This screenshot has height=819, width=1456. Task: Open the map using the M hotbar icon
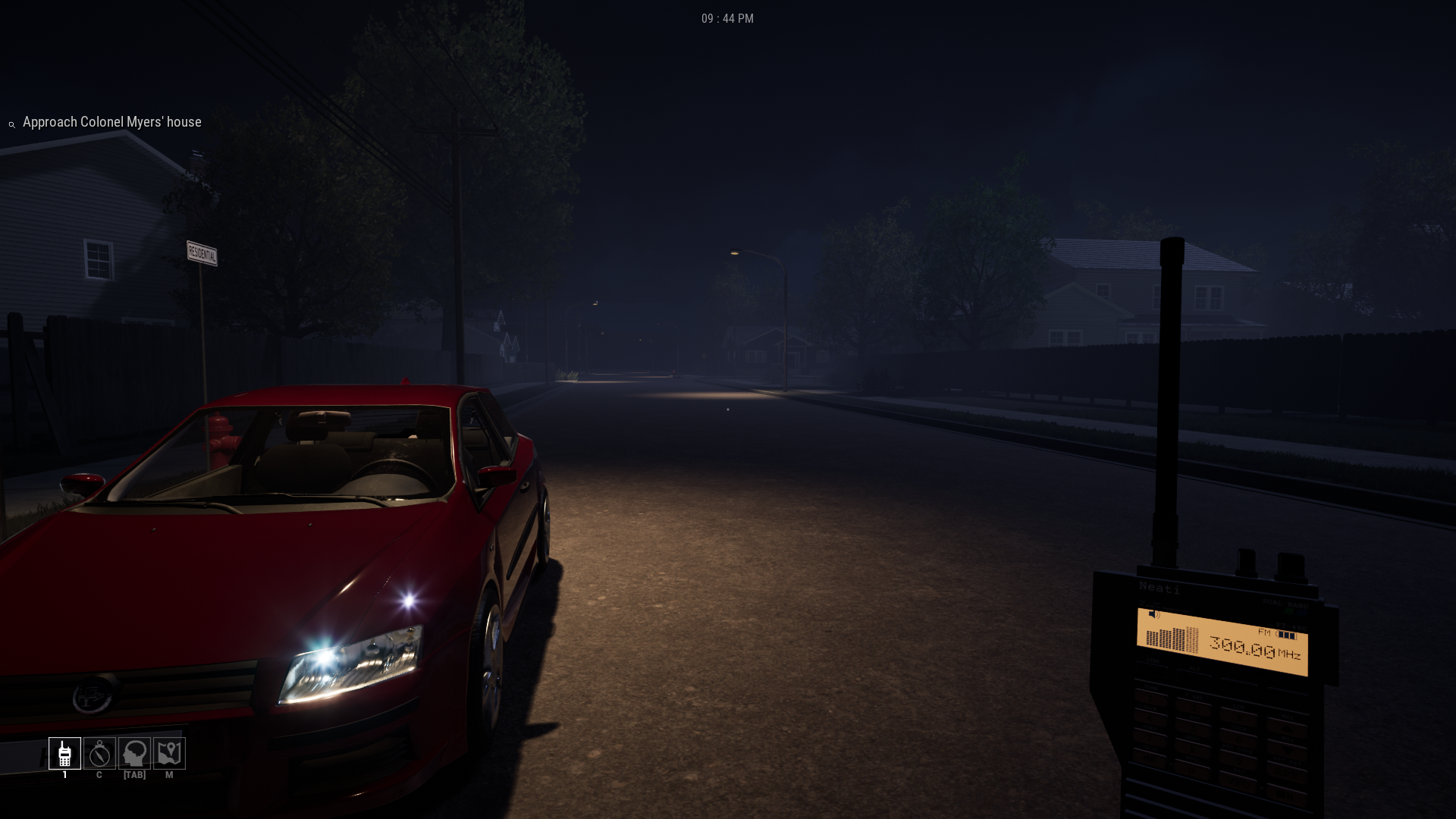tap(169, 753)
